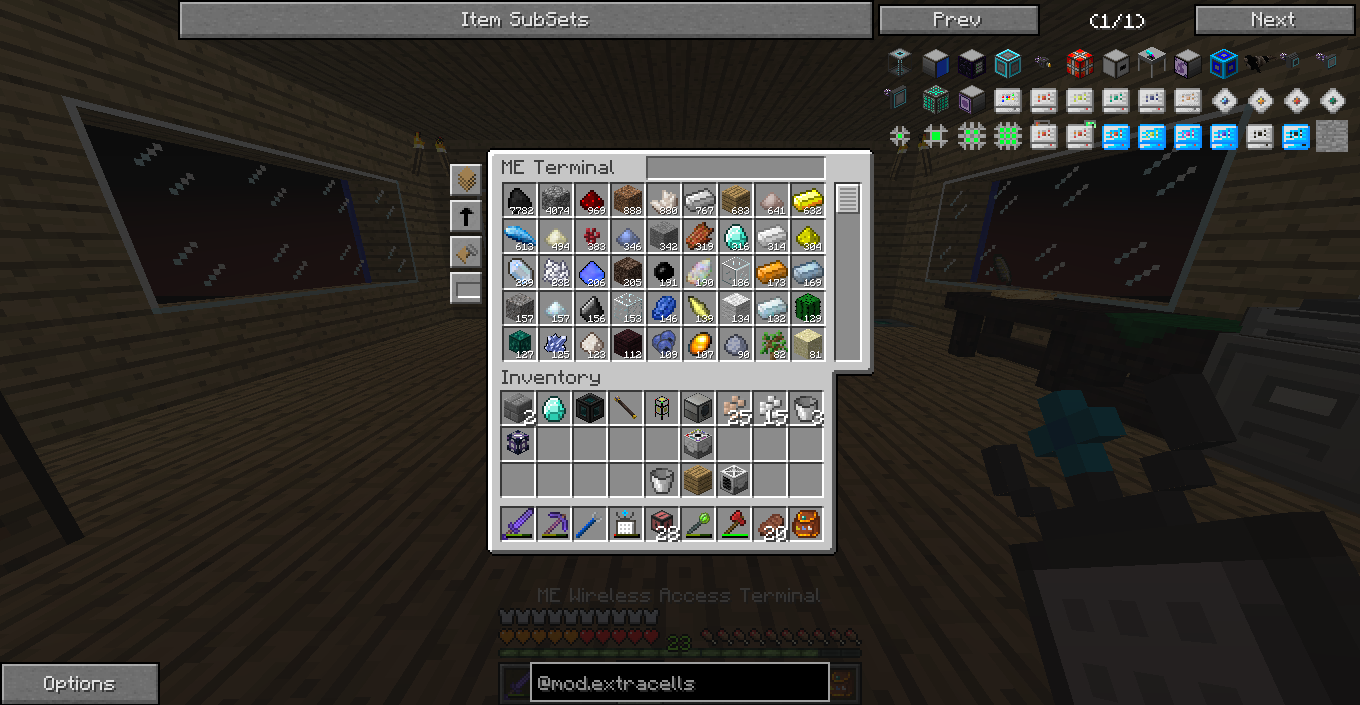Image resolution: width=1360 pixels, height=705 pixels.
Task: Click the backpack in the last hotbar slot
Action: [806, 523]
